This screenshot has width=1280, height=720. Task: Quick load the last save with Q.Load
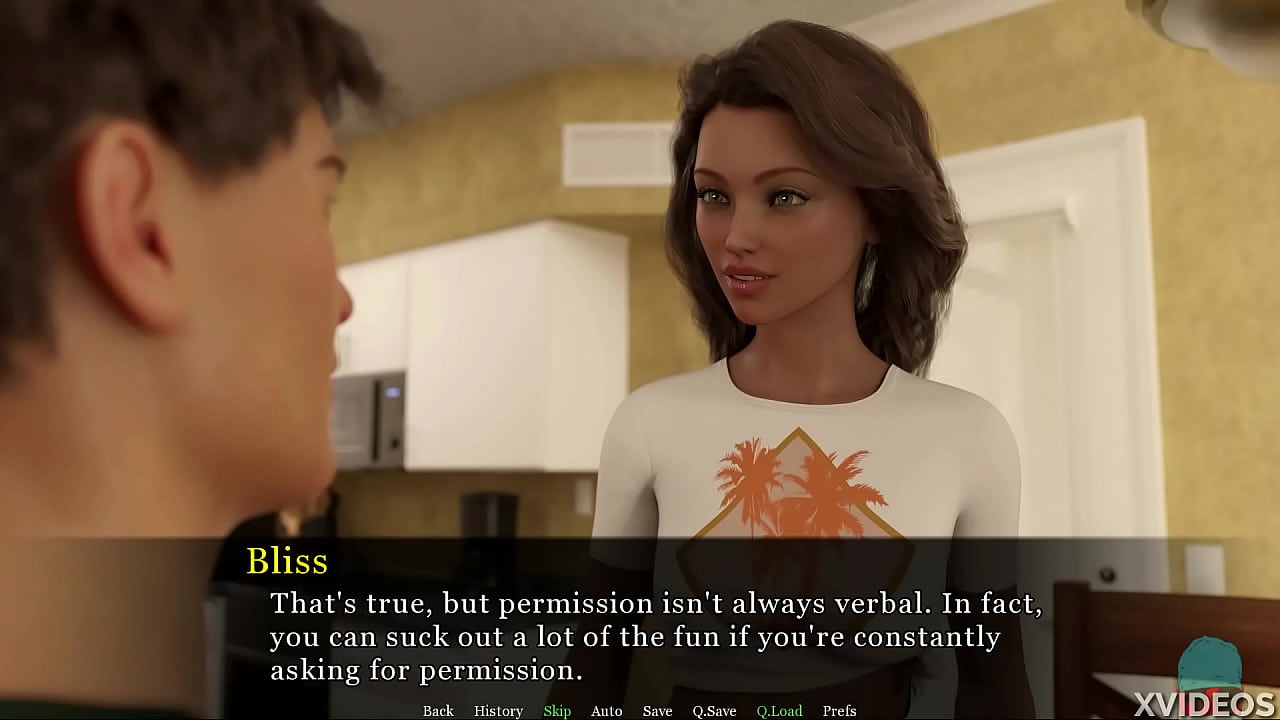(779, 710)
